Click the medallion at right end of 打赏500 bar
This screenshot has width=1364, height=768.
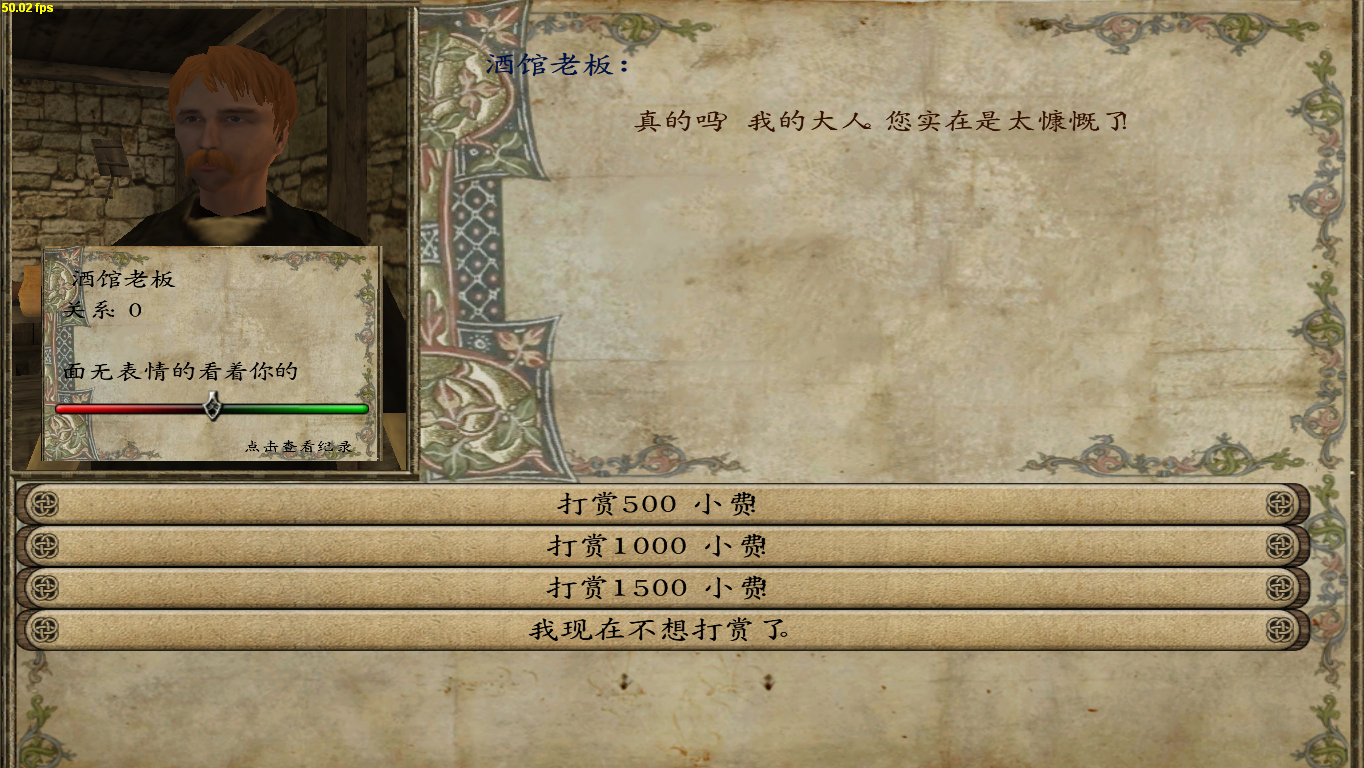1281,504
